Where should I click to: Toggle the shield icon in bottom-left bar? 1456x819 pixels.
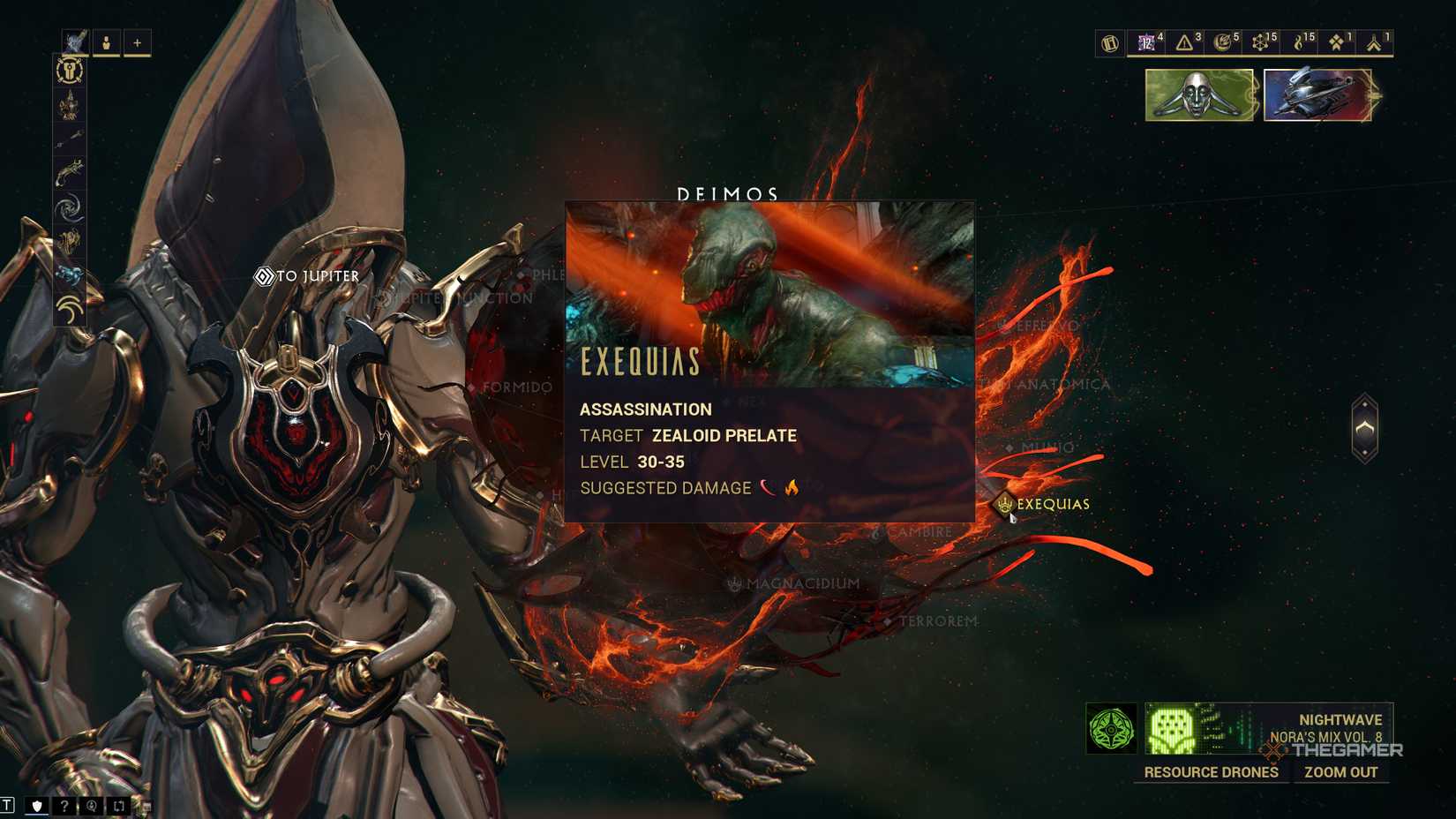click(x=37, y=806)
